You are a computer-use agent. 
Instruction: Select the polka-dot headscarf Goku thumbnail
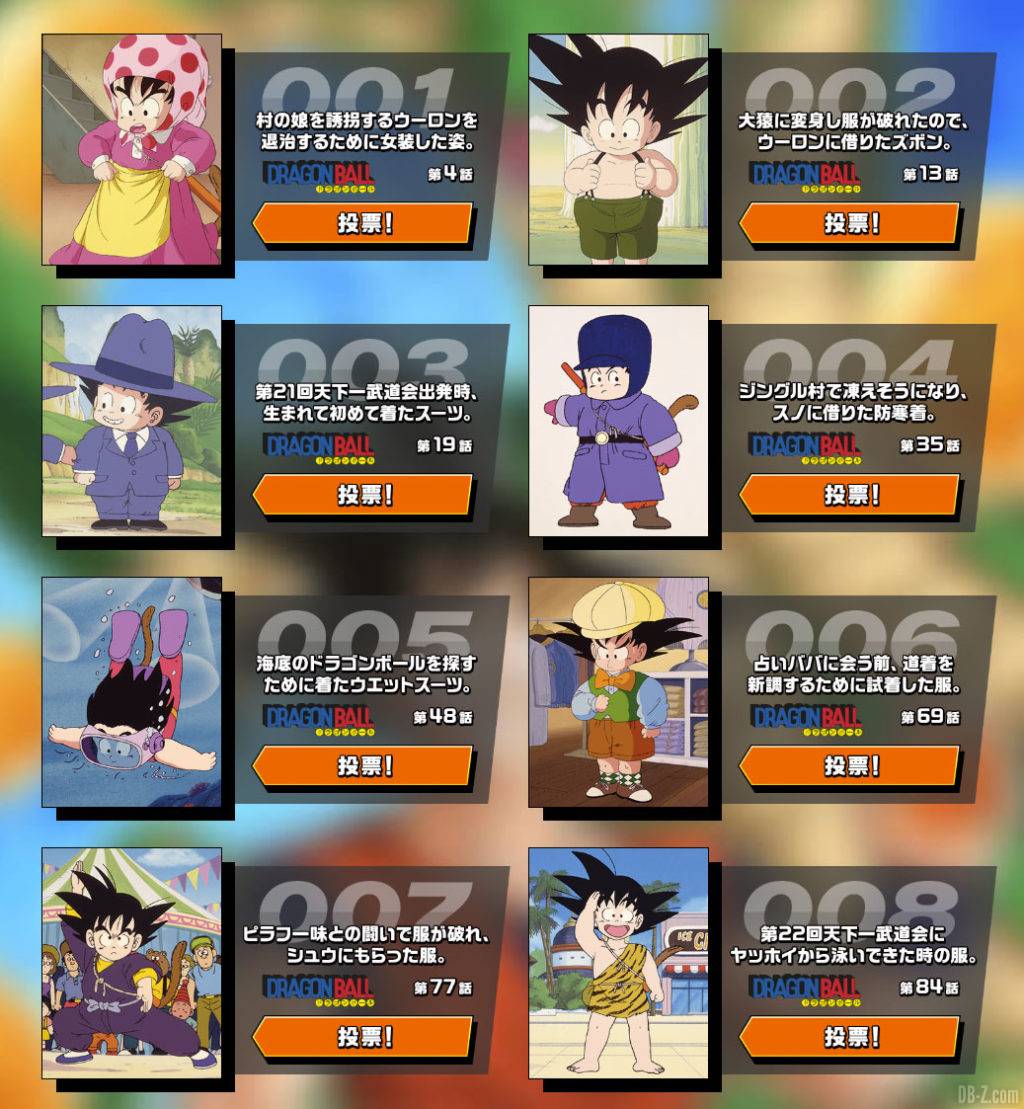[x=131, y=149]
